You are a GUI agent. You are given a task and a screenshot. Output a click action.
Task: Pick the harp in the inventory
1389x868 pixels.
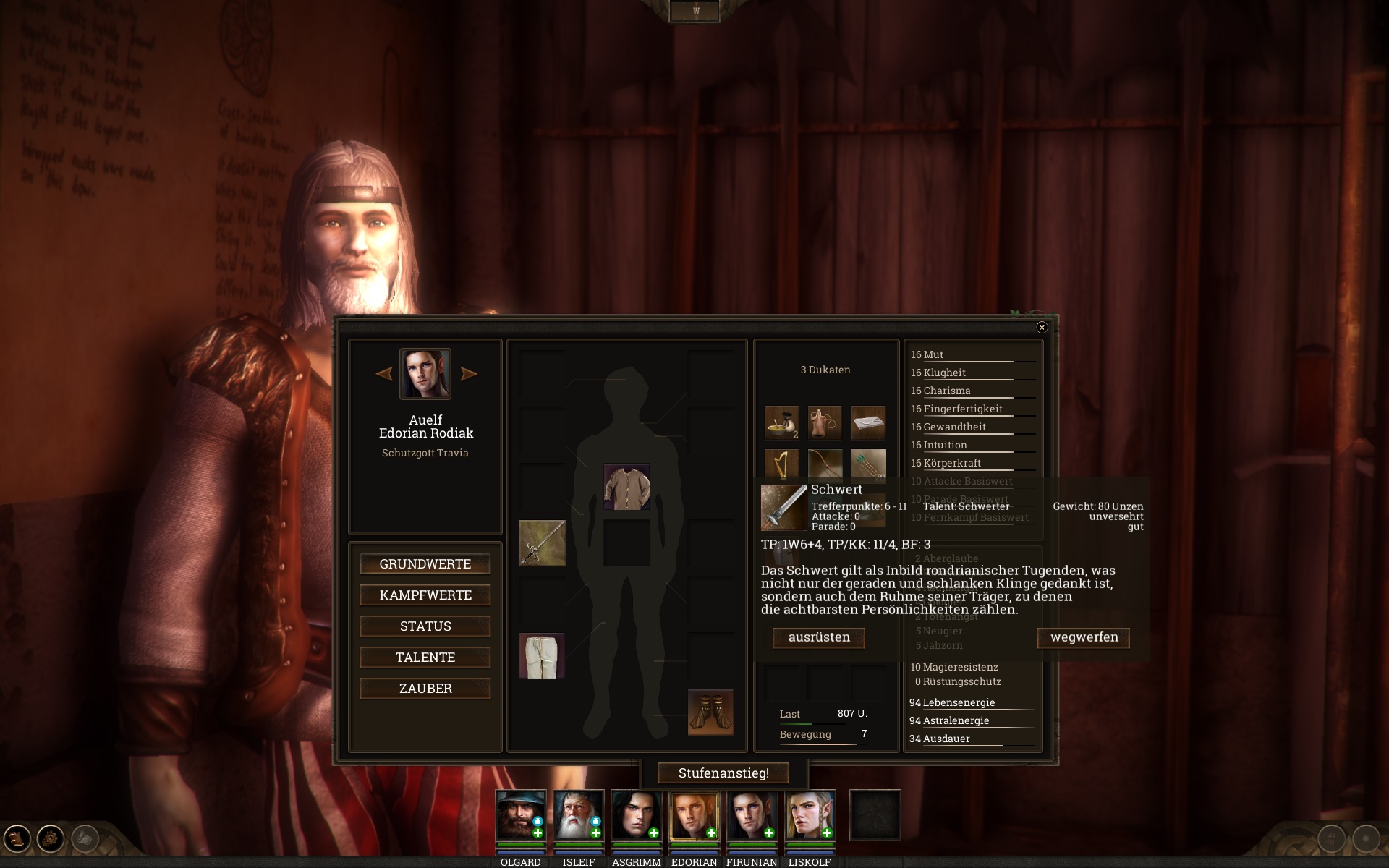(x=781, y=464)
